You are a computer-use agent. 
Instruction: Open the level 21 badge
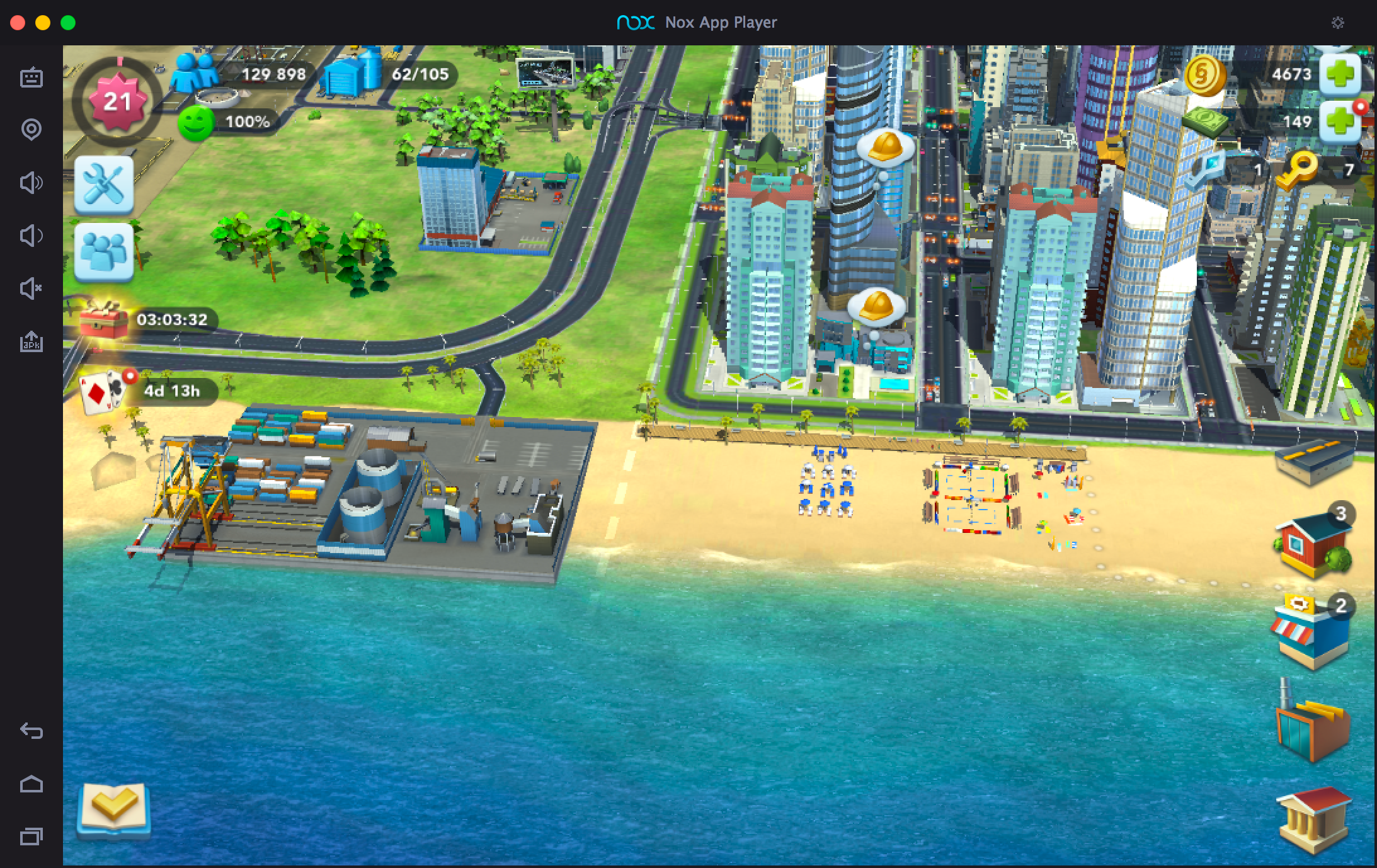coord(117,101)
